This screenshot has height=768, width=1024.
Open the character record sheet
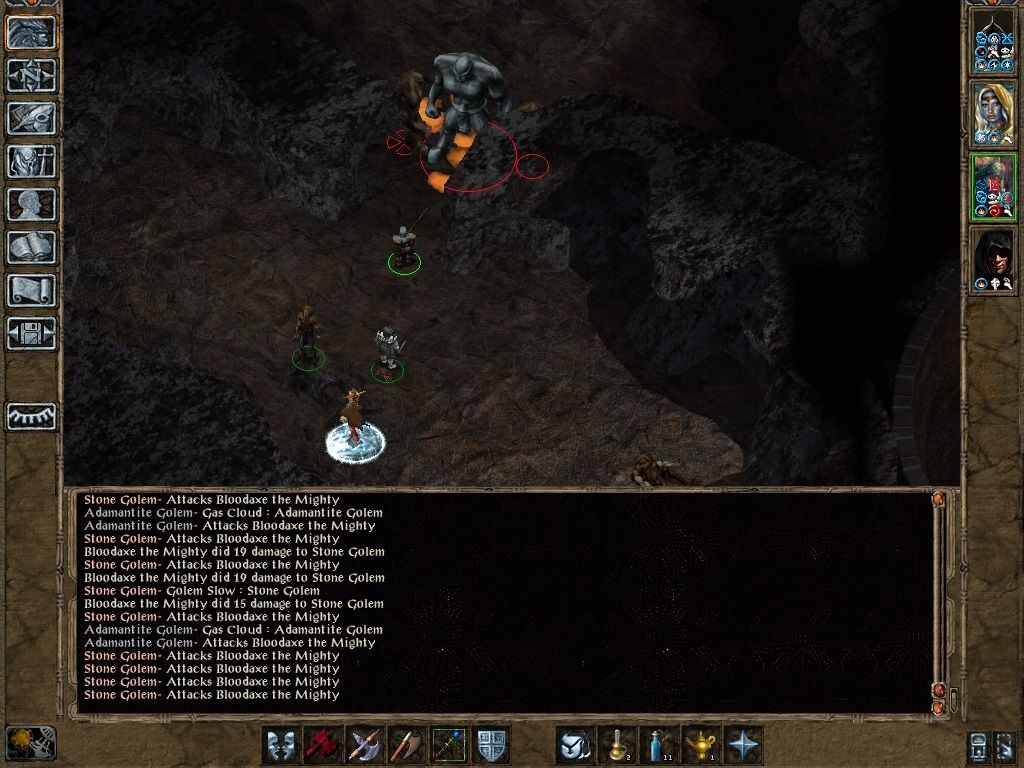click(x=31, y=204)
